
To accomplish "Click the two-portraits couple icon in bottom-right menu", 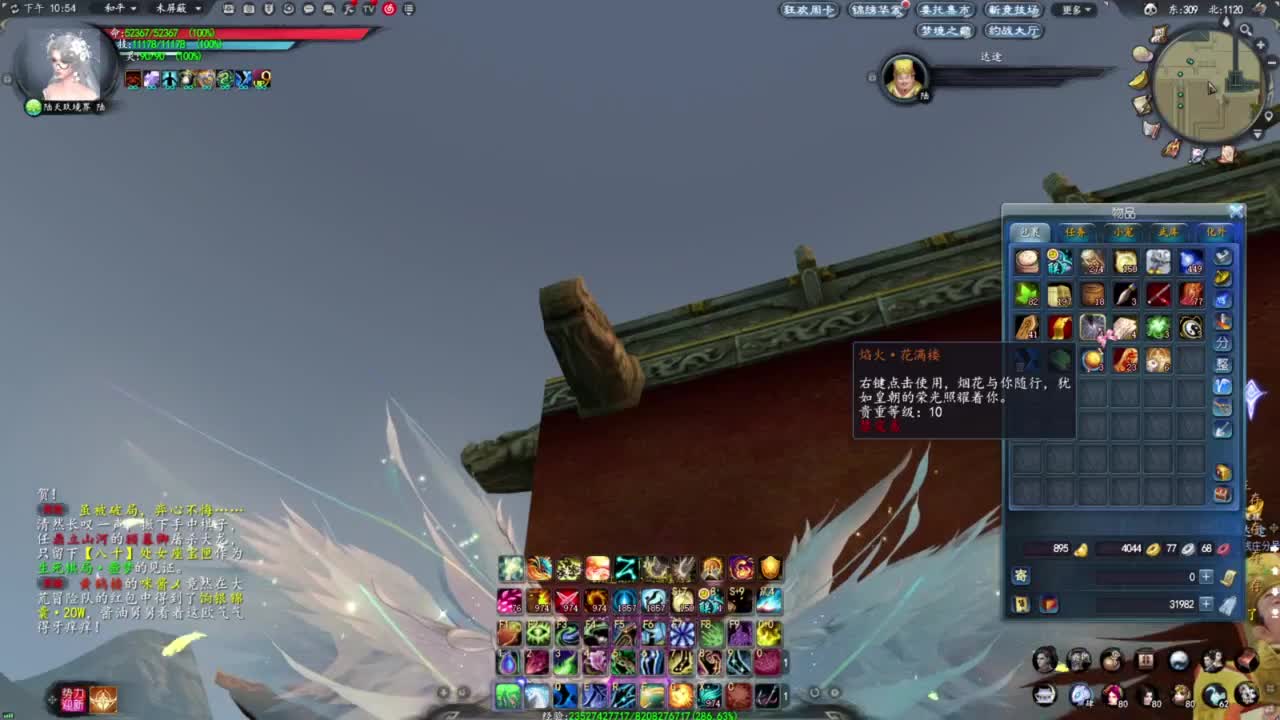I will pos(1215,660).
